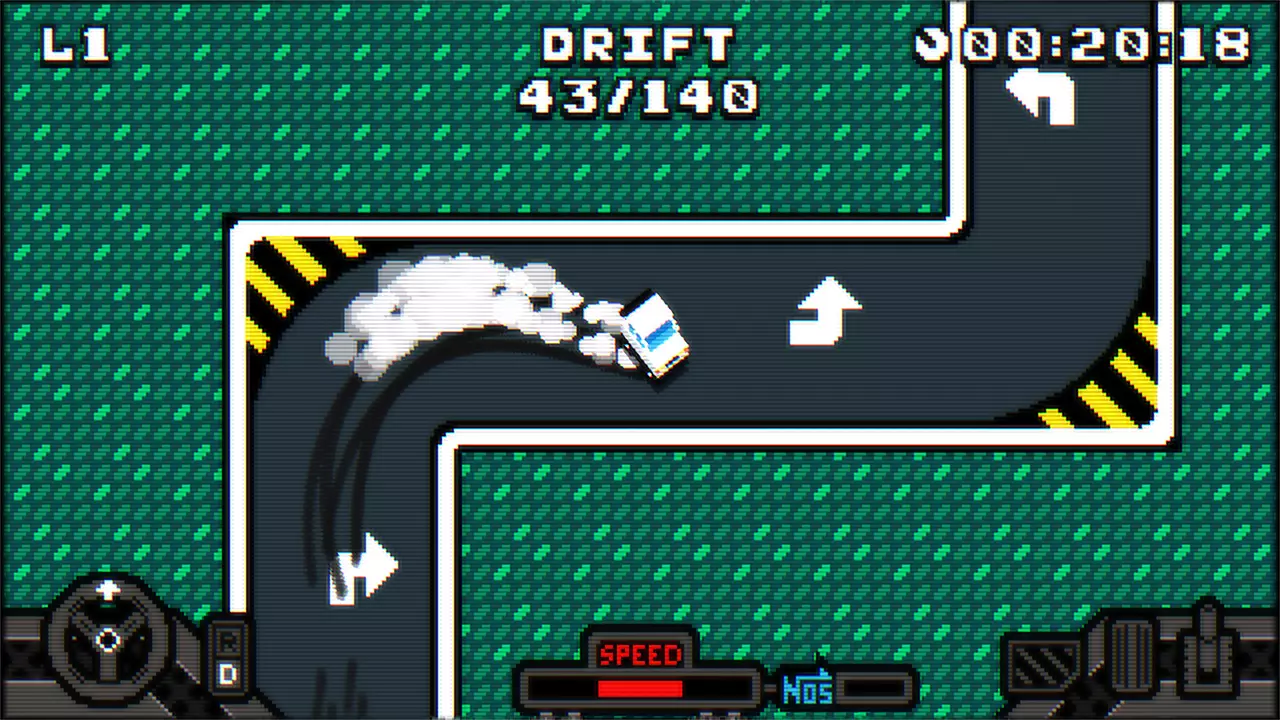Click the clock icon beside the race timer
Image resolution: width=1280 pixels, height=720 pixels.
pyautogui.click(x=933, y=43)
